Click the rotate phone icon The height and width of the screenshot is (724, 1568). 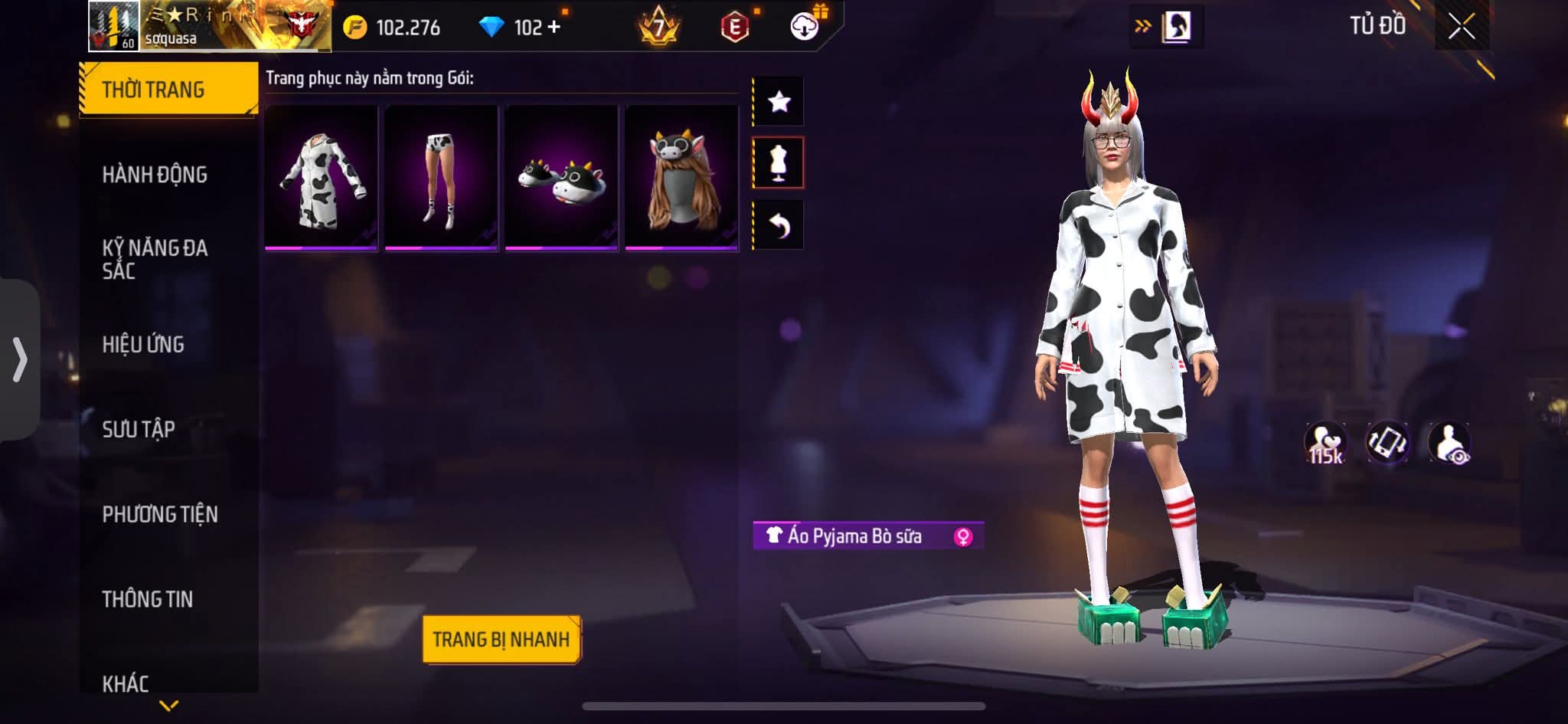[x=1387, y=443]
